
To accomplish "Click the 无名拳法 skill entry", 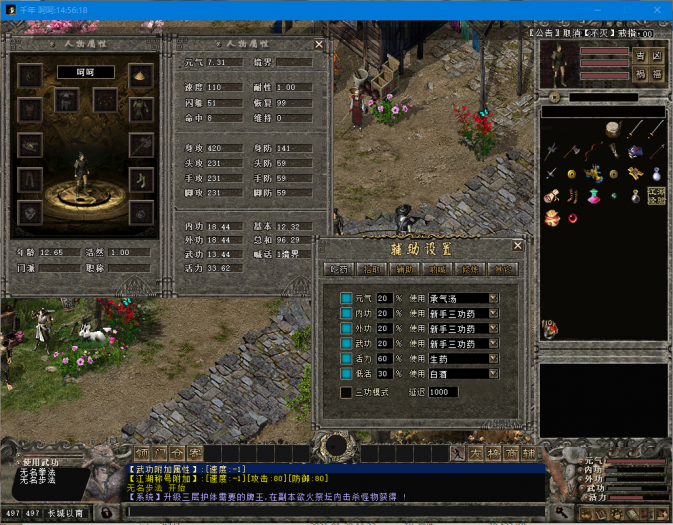I will point(38,472).
